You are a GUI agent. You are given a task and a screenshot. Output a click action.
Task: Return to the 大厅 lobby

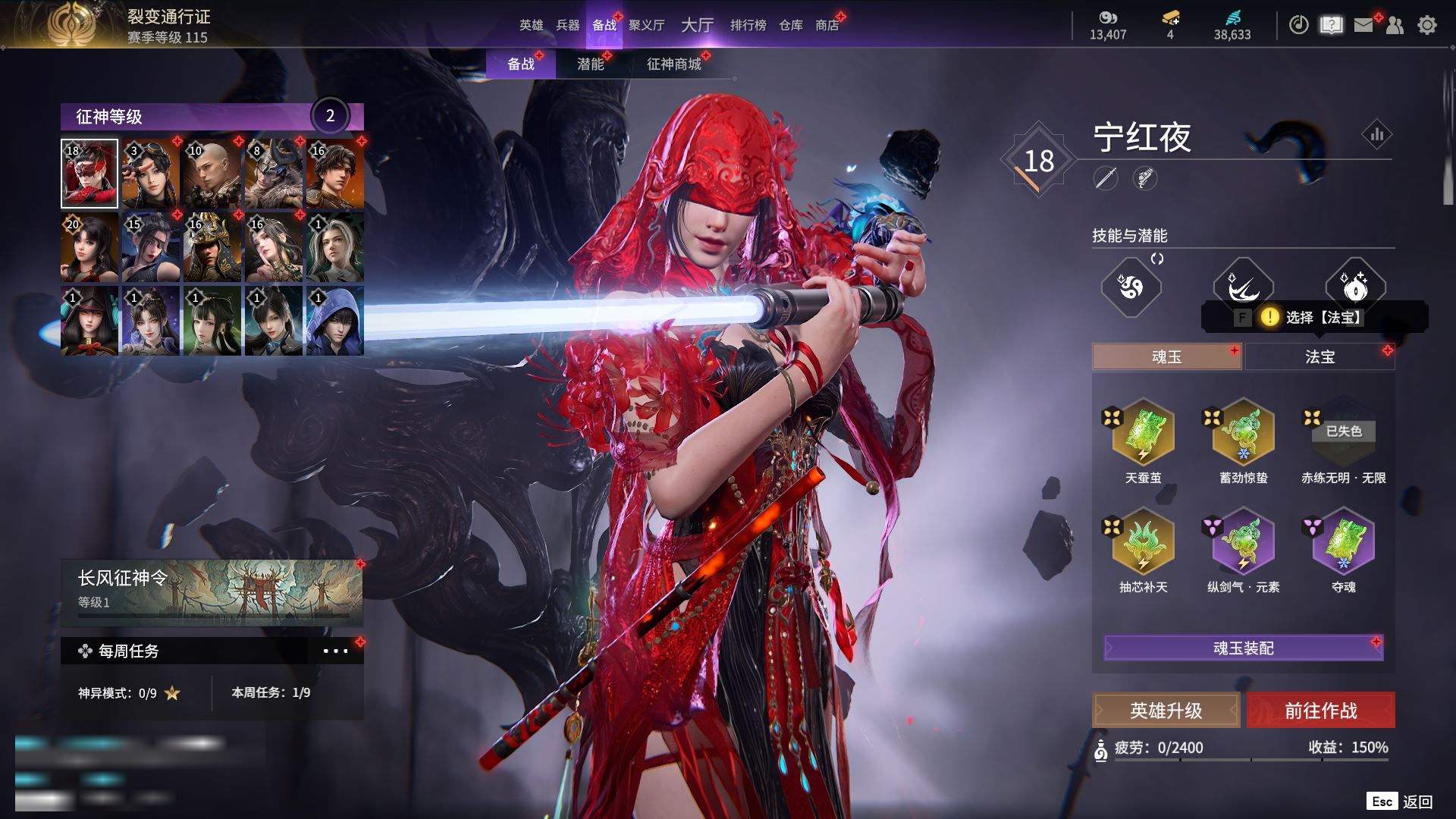click(x=697, y=25)
